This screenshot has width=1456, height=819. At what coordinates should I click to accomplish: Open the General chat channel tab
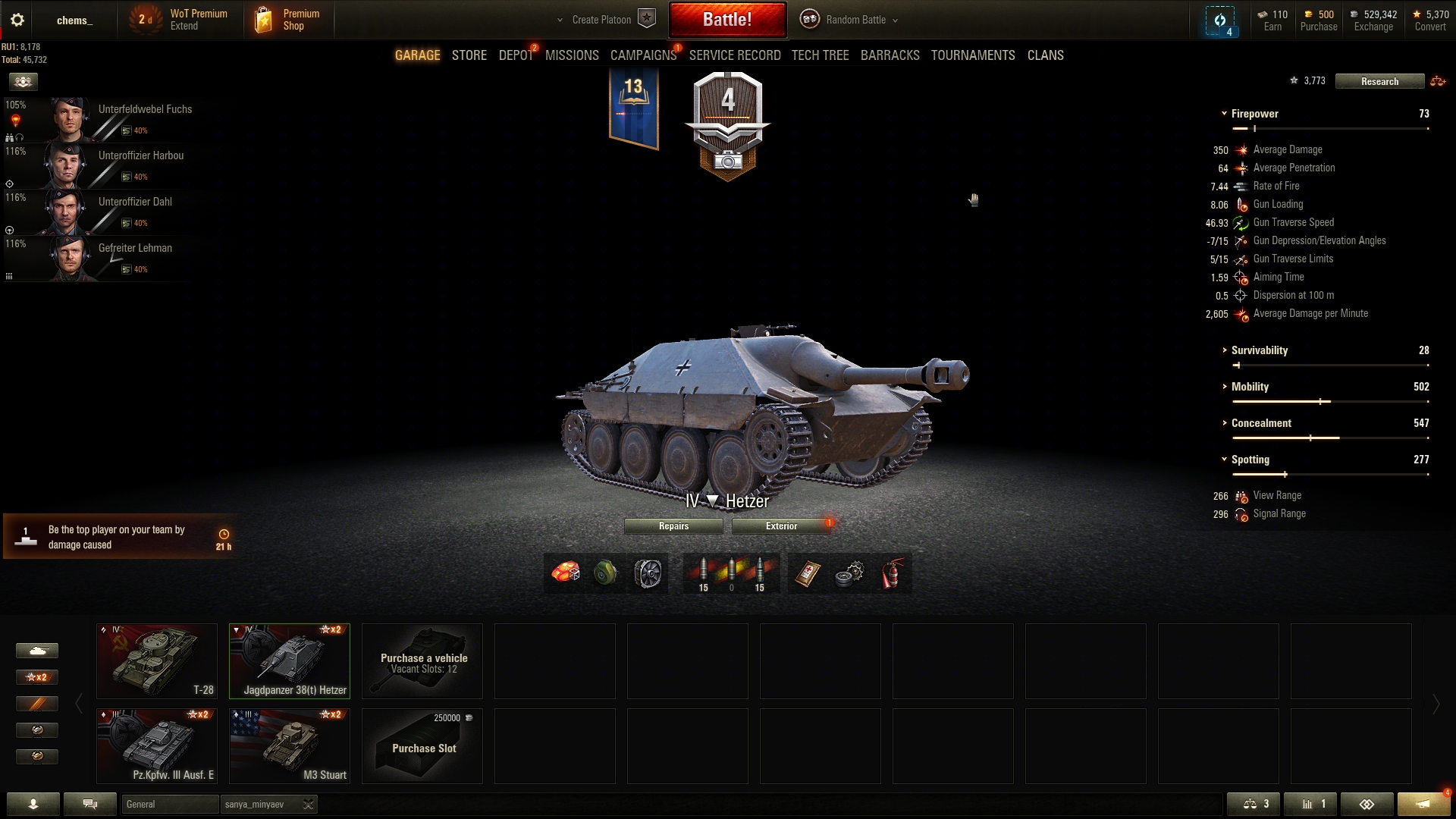click(x=170, y=804)
